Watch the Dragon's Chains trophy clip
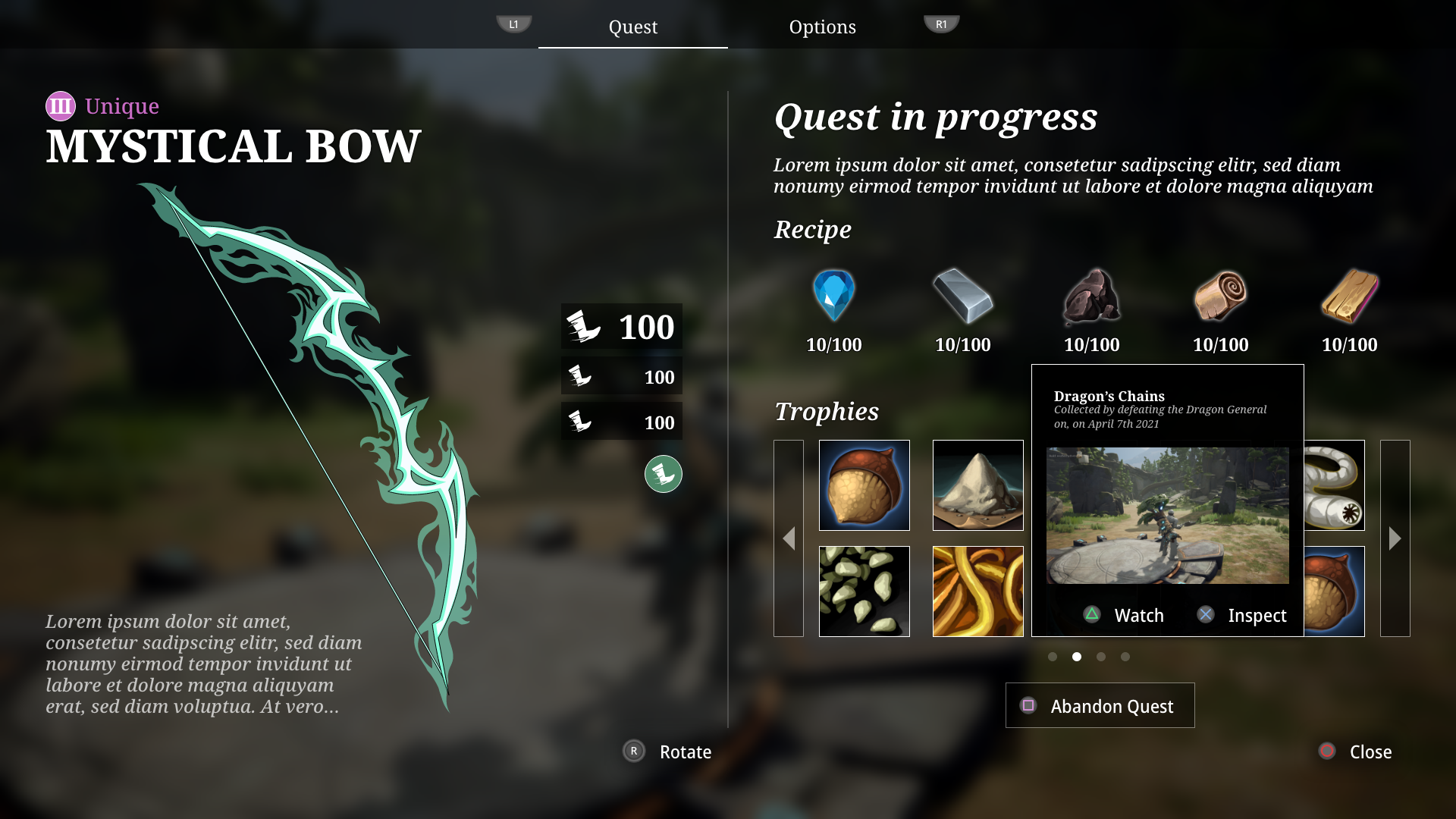Image resolution: width=1456 pixels, height=819 pixels. pos(1124,615)
